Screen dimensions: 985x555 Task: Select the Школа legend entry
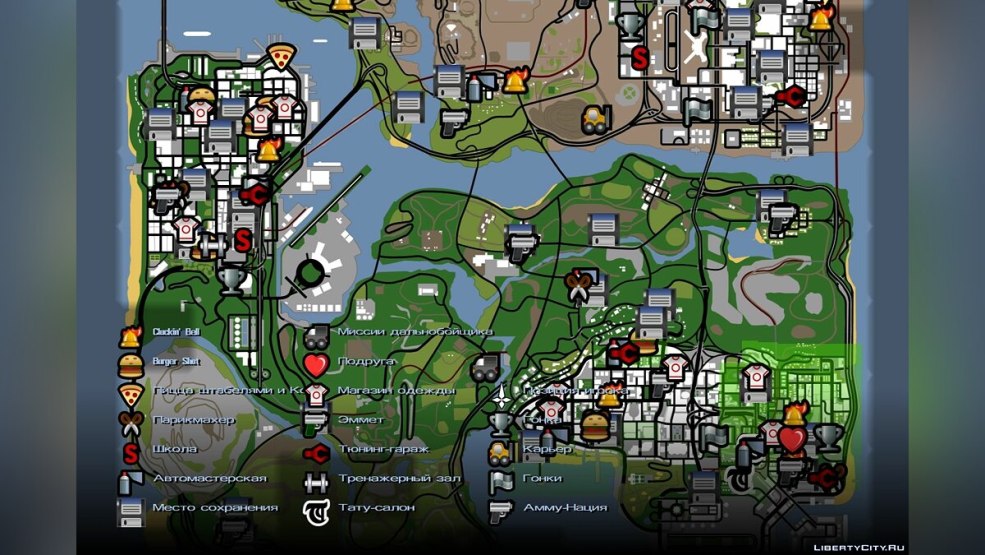click(x=174, y=449)
